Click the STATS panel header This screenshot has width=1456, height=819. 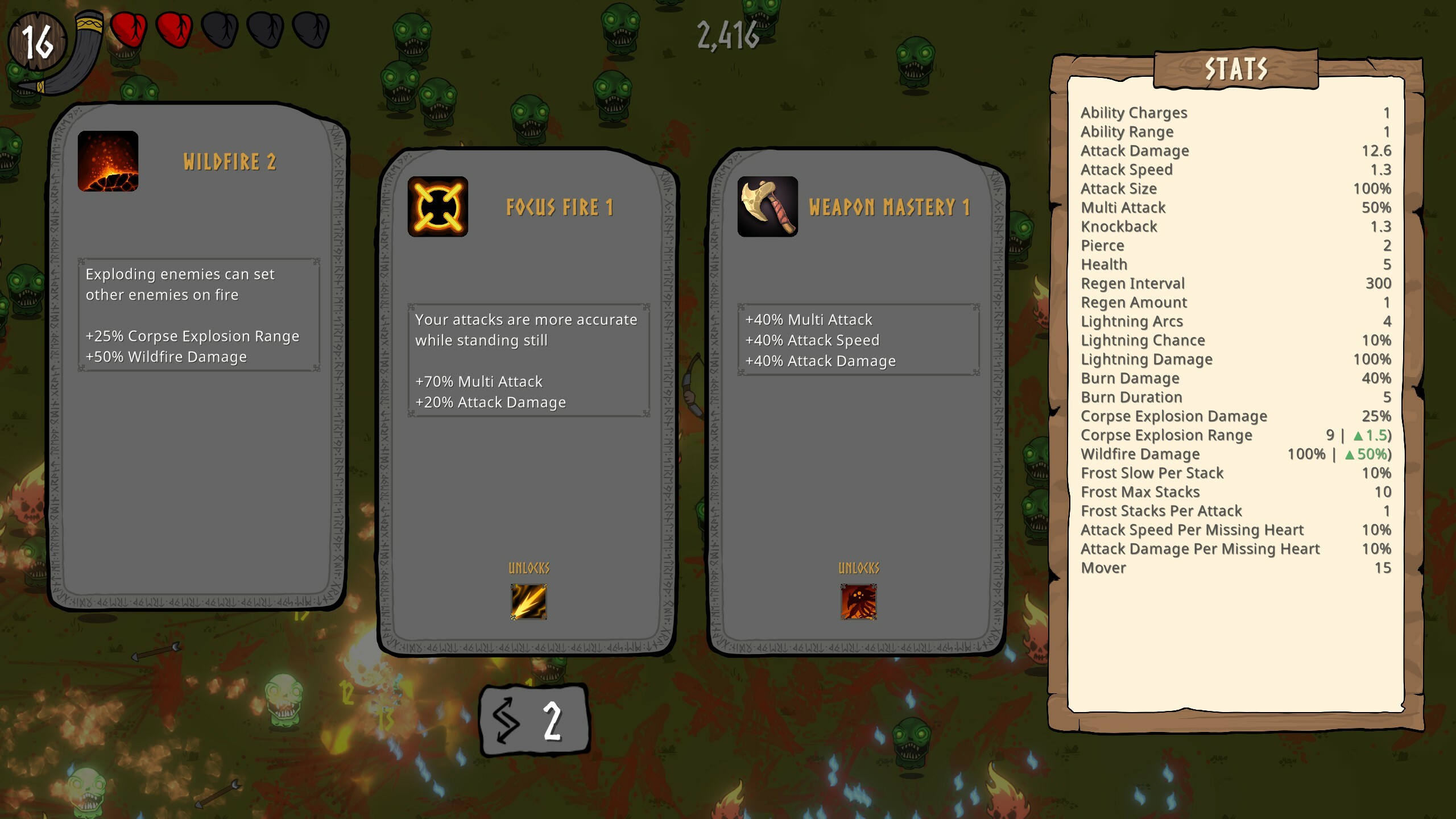tap(1235, 68)
